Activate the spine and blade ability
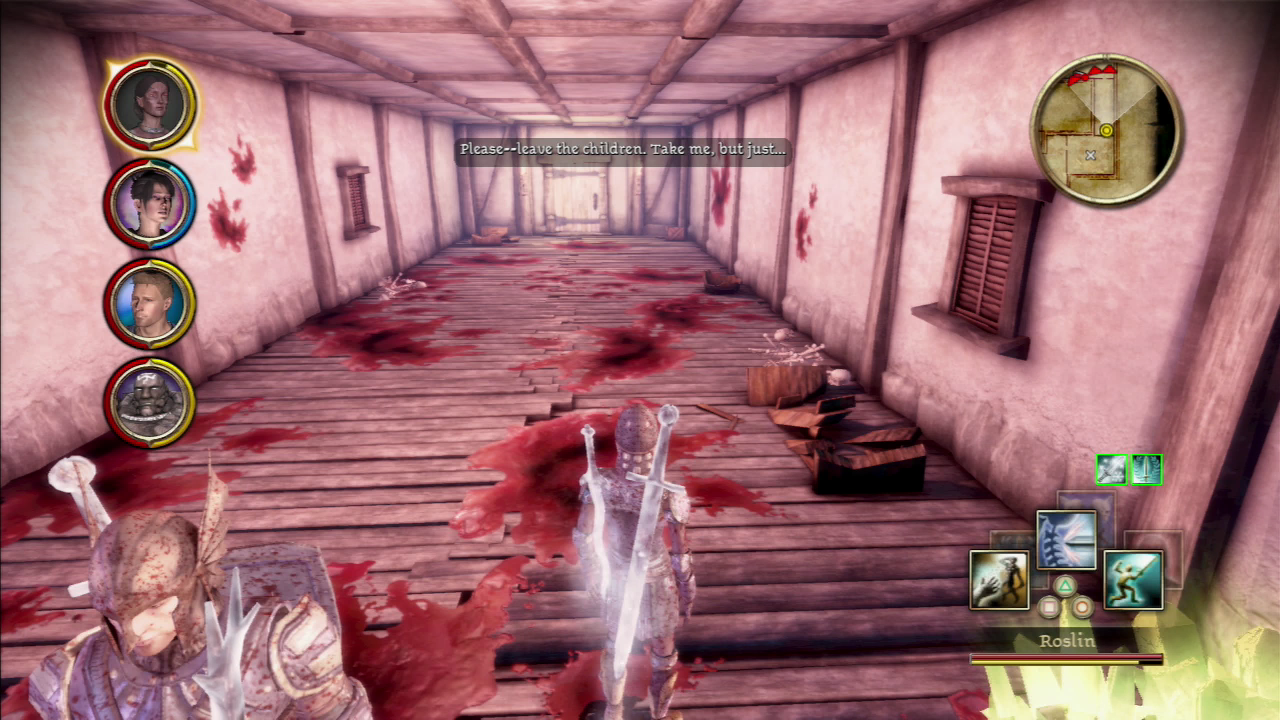 pyautogui.click(x=1066, y=540)
